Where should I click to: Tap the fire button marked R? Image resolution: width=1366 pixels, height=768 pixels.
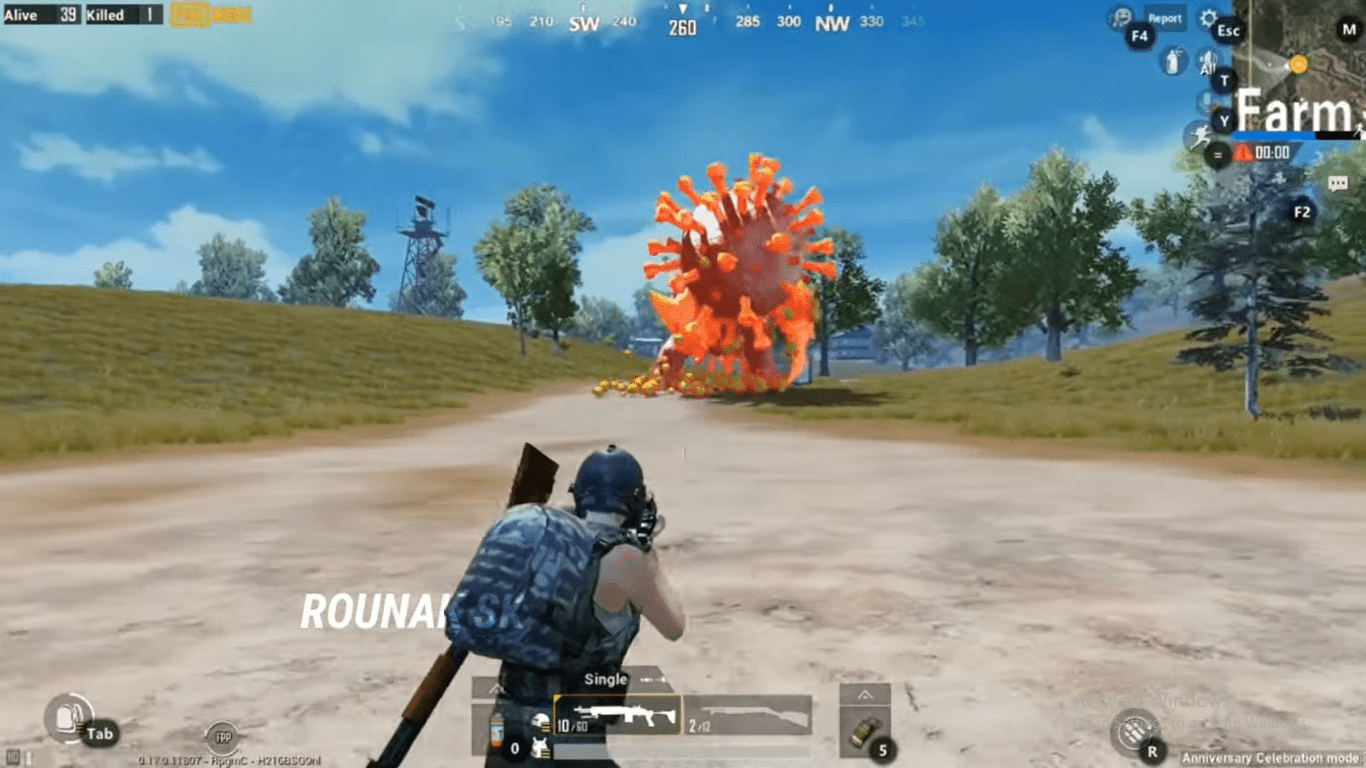(1135, 734)
